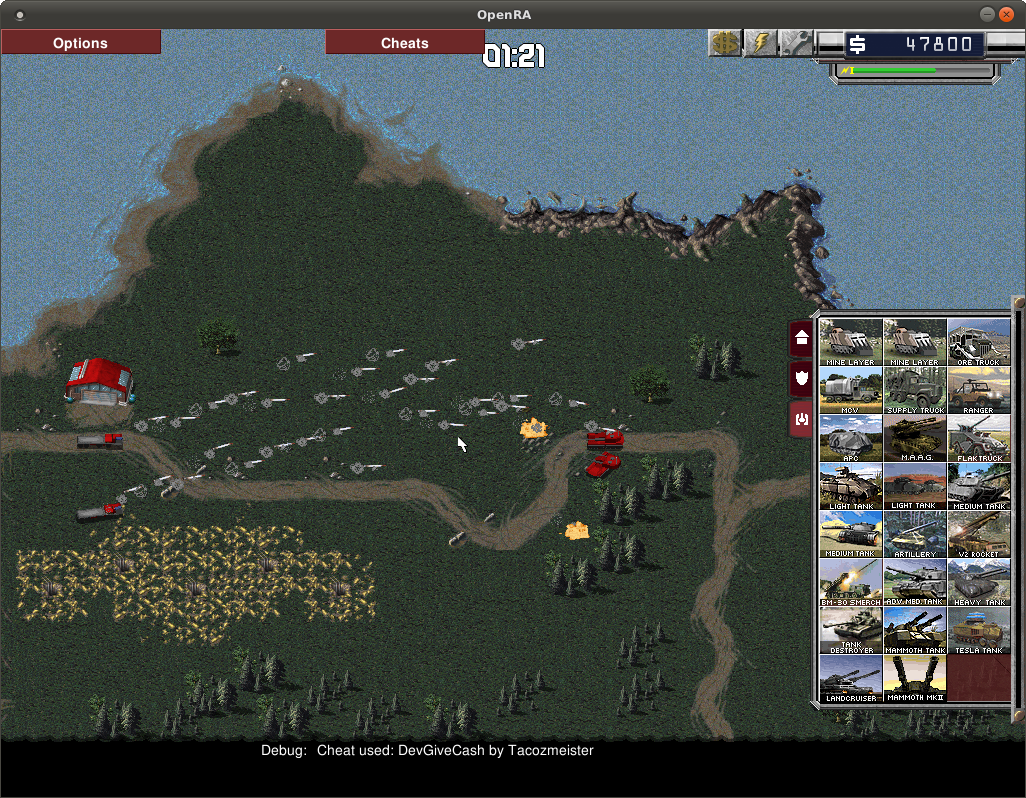1026x798 pixels.
Task: Close the OpenRA window
Action: tap(1006, 14)
